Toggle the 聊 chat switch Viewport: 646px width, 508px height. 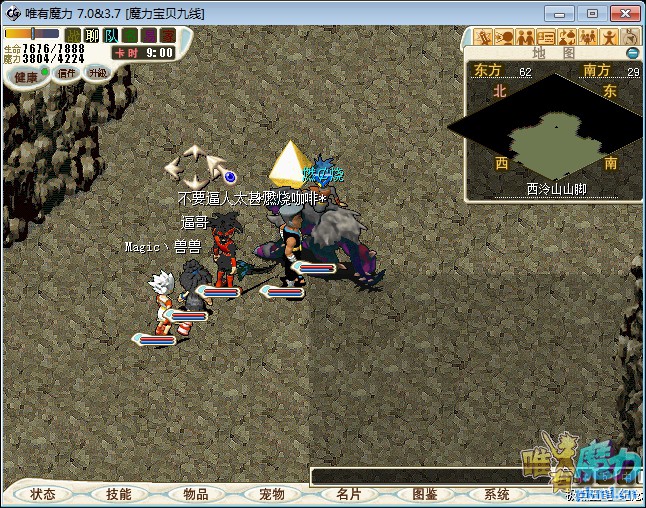click(x=92, y=35)
